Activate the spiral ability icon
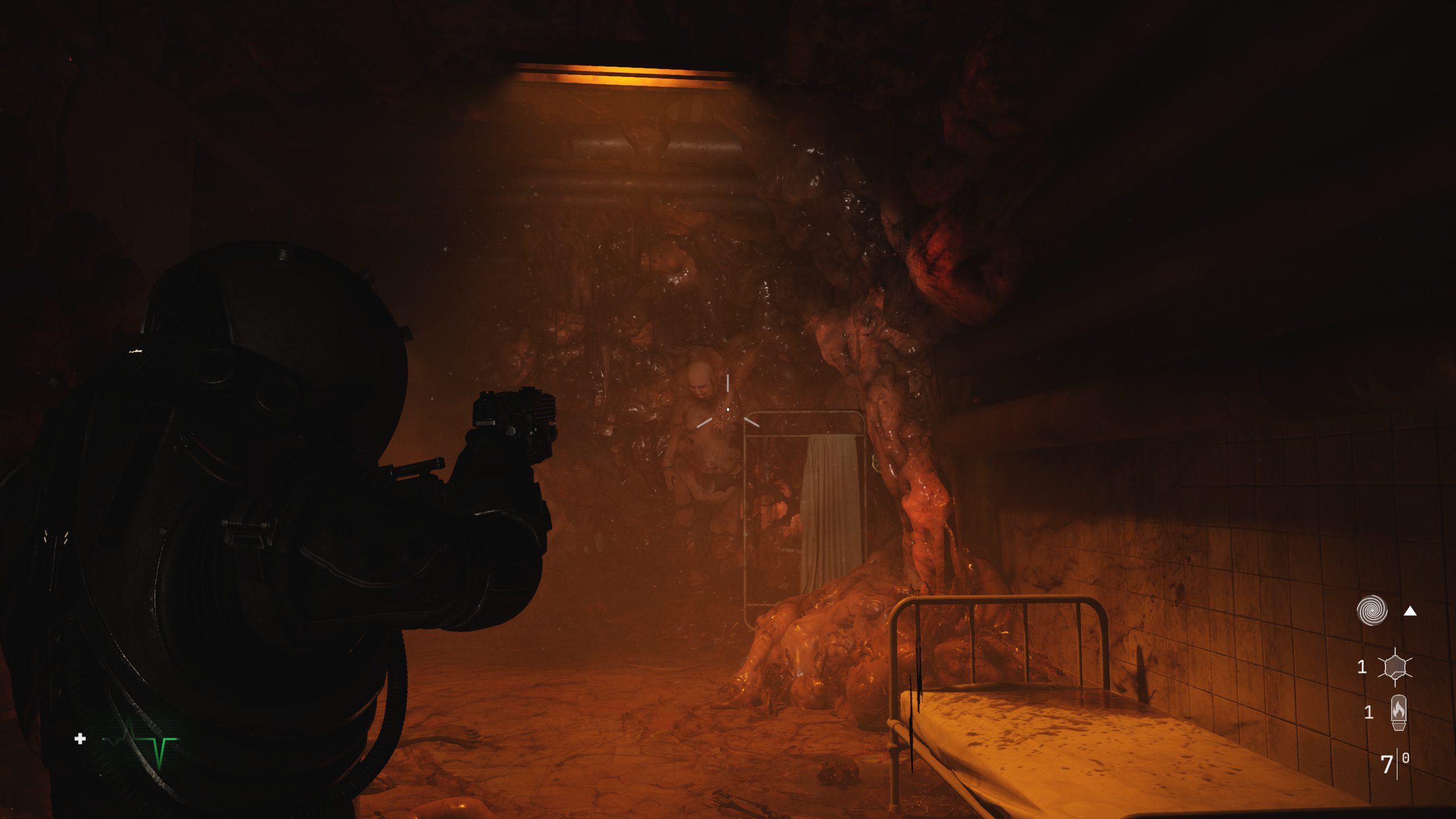Screen dimensions: 1456x819 (x=1372, y=611)
